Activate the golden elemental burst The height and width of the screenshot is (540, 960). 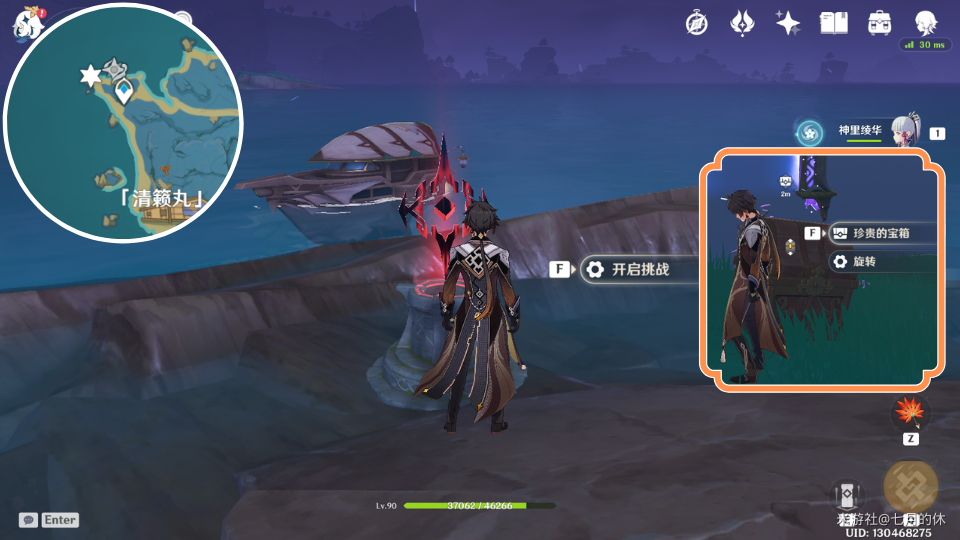click(x=910, y=485)
